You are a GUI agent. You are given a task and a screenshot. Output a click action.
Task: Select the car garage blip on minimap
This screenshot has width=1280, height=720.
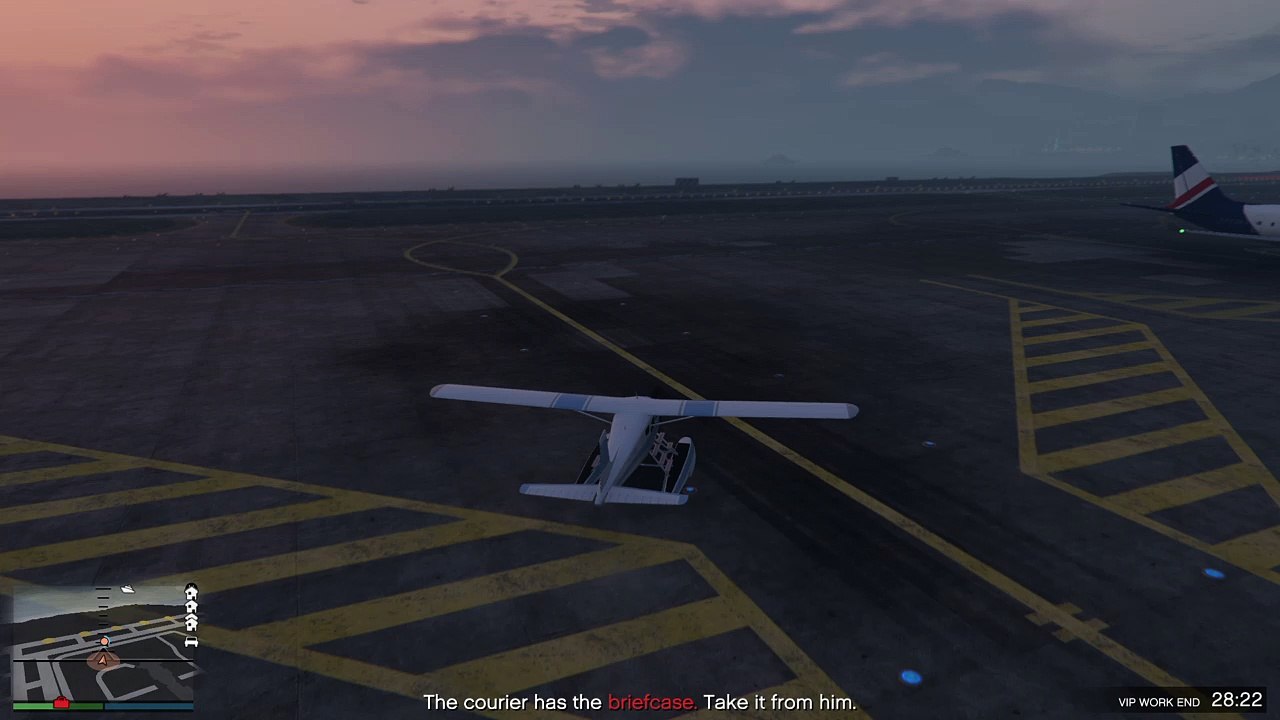pyautogui.click(x=191, y=642)
